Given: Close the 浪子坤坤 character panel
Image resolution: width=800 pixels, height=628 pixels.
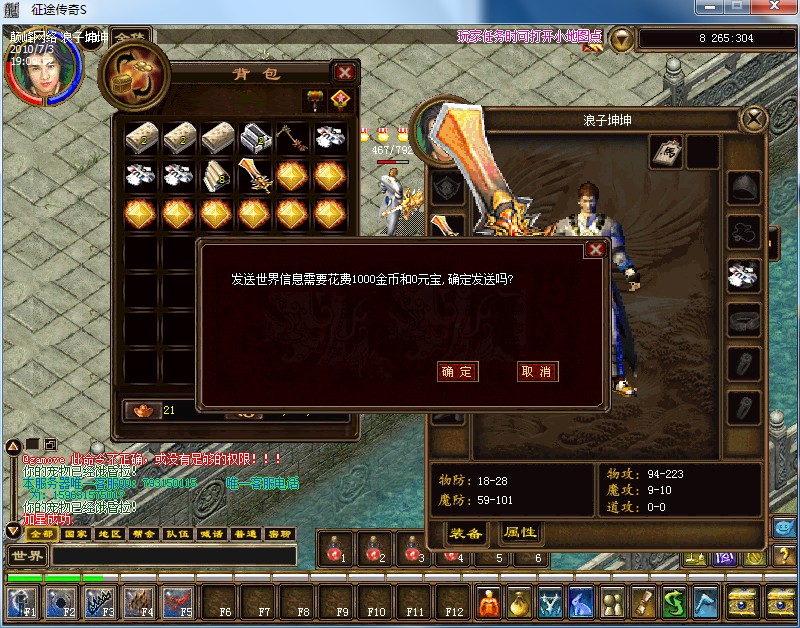Looking at the screenshot, I should (x=751, y=120).
